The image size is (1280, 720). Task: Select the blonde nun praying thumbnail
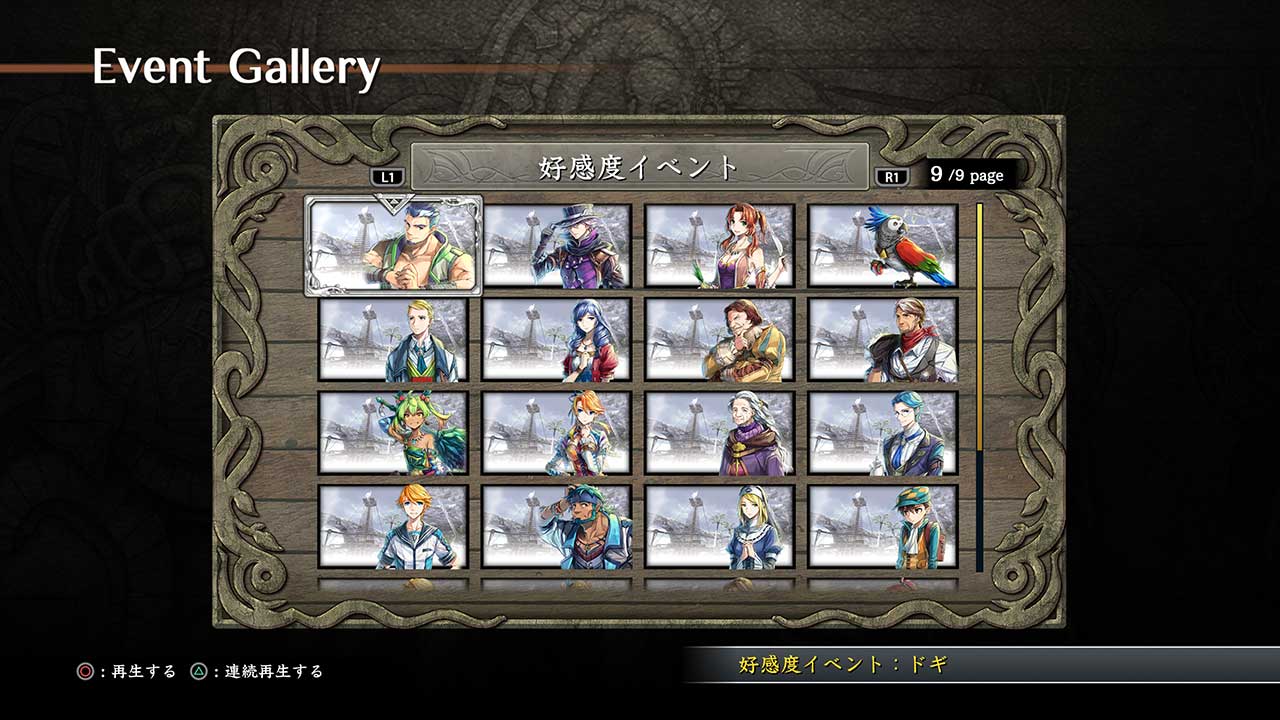720,526
